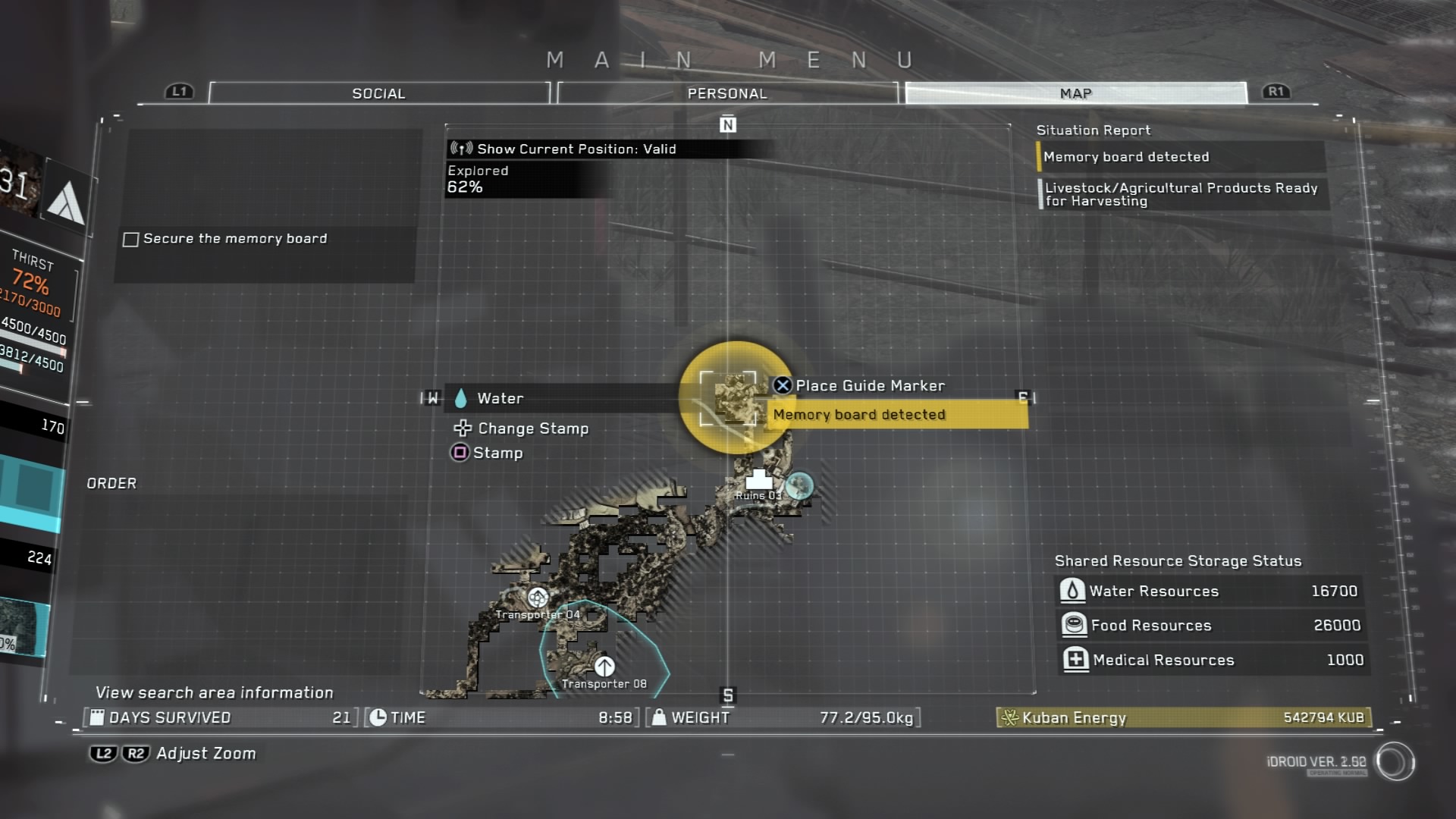Open the PERSONAL tab
The width and height of the screenshot is (1456, 819).
pyautogui.click(x=726, y=93)
